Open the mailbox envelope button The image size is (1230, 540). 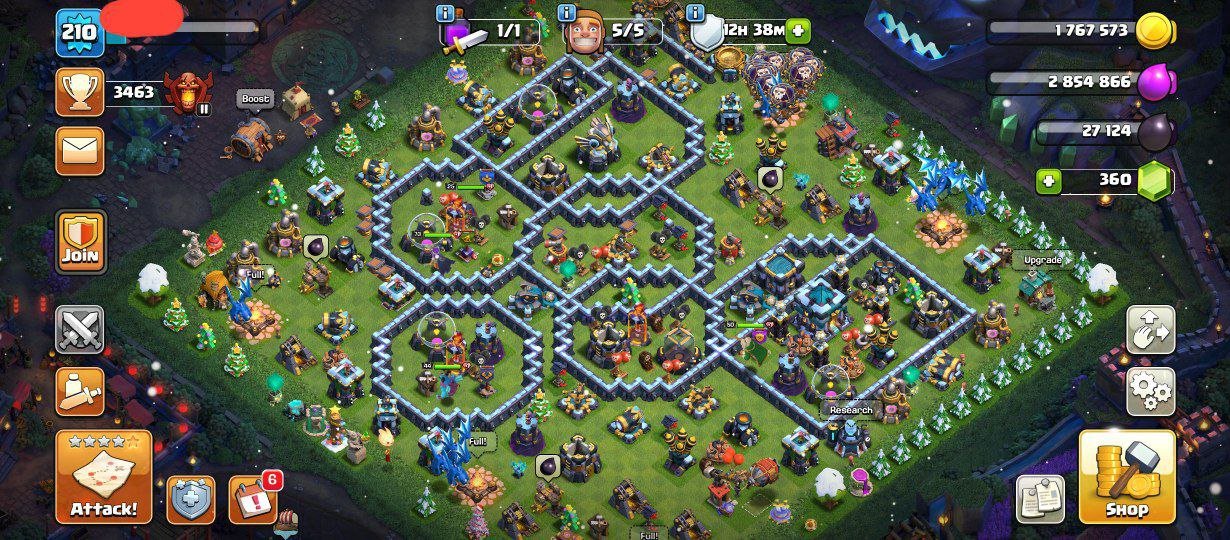[80, 151]
